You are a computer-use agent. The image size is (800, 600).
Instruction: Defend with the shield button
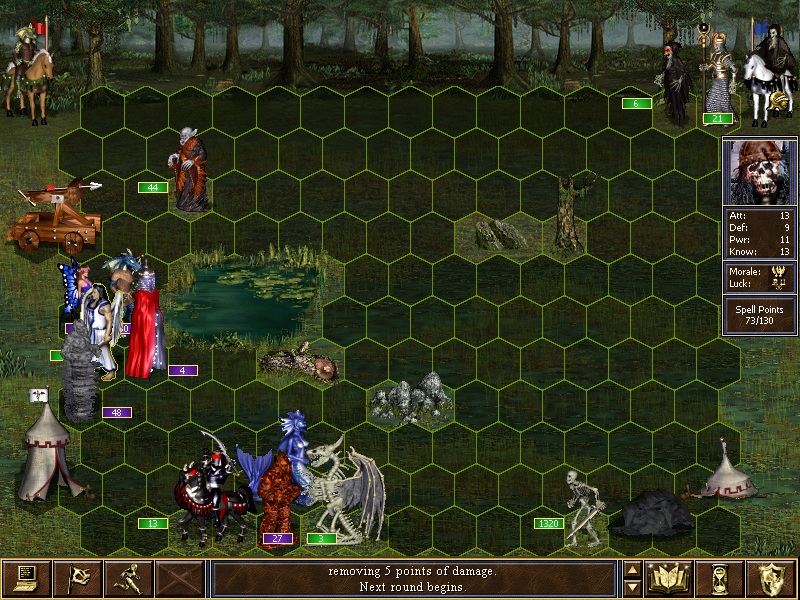pyautogui.click(x=771, y=578)
